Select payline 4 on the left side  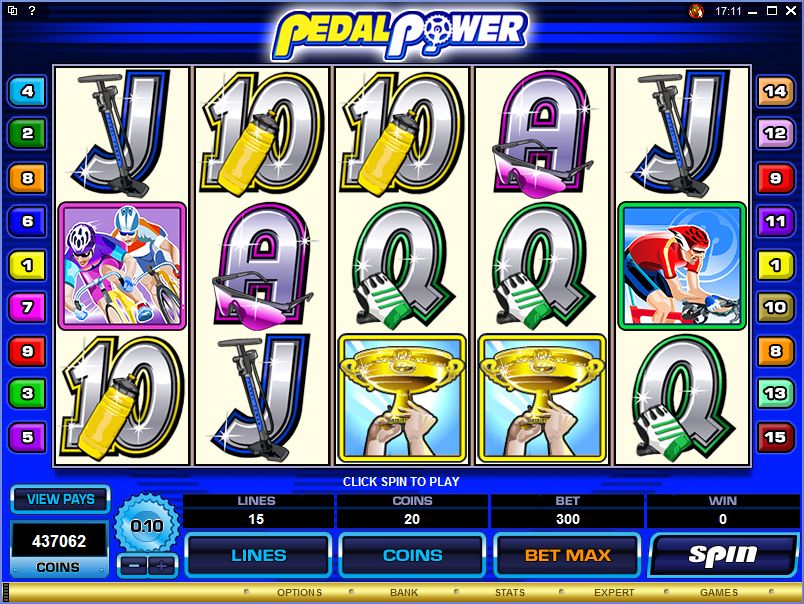tap(27, 92)
